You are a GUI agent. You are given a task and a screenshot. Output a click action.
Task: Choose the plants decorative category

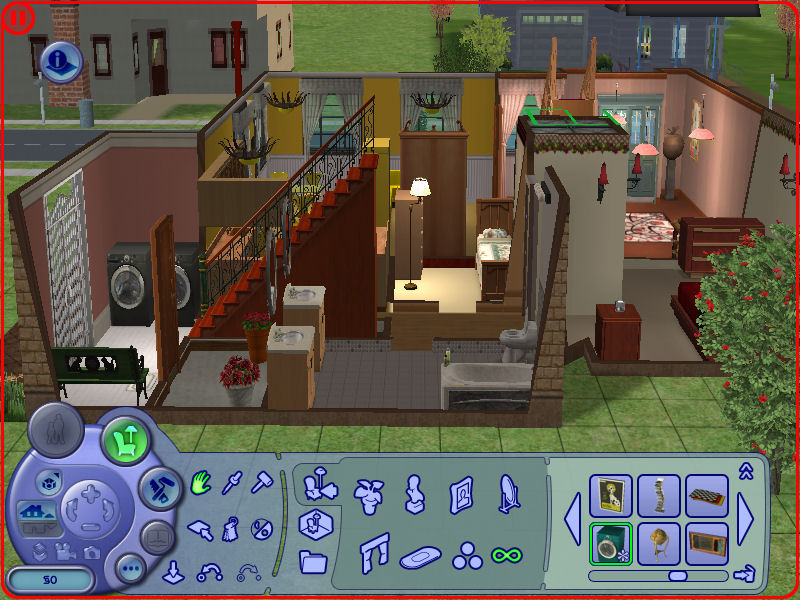367,491
